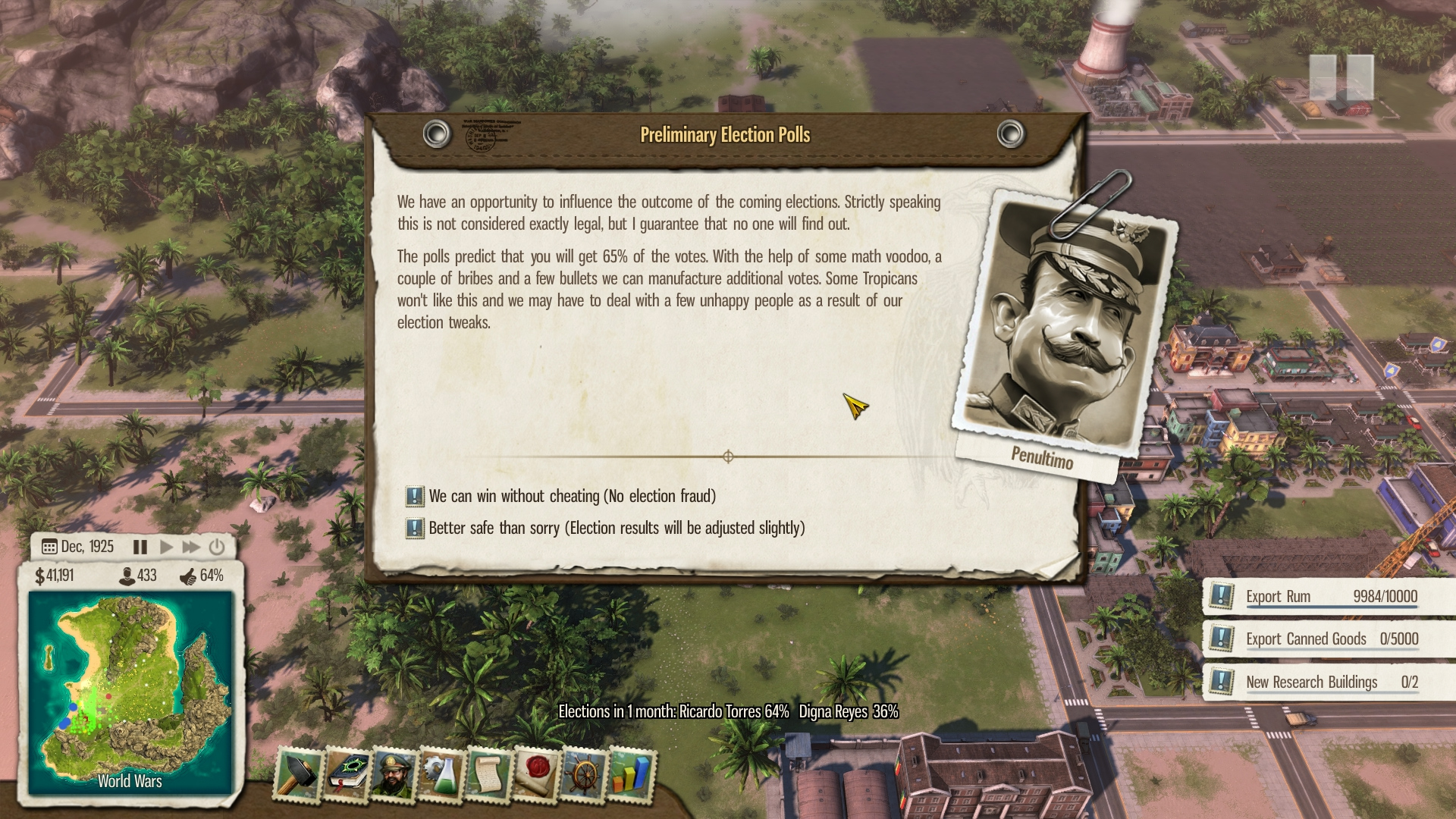Screen dimensions: 1456x819
Task: Set game speed to normal play
Action: pos(166,547)
